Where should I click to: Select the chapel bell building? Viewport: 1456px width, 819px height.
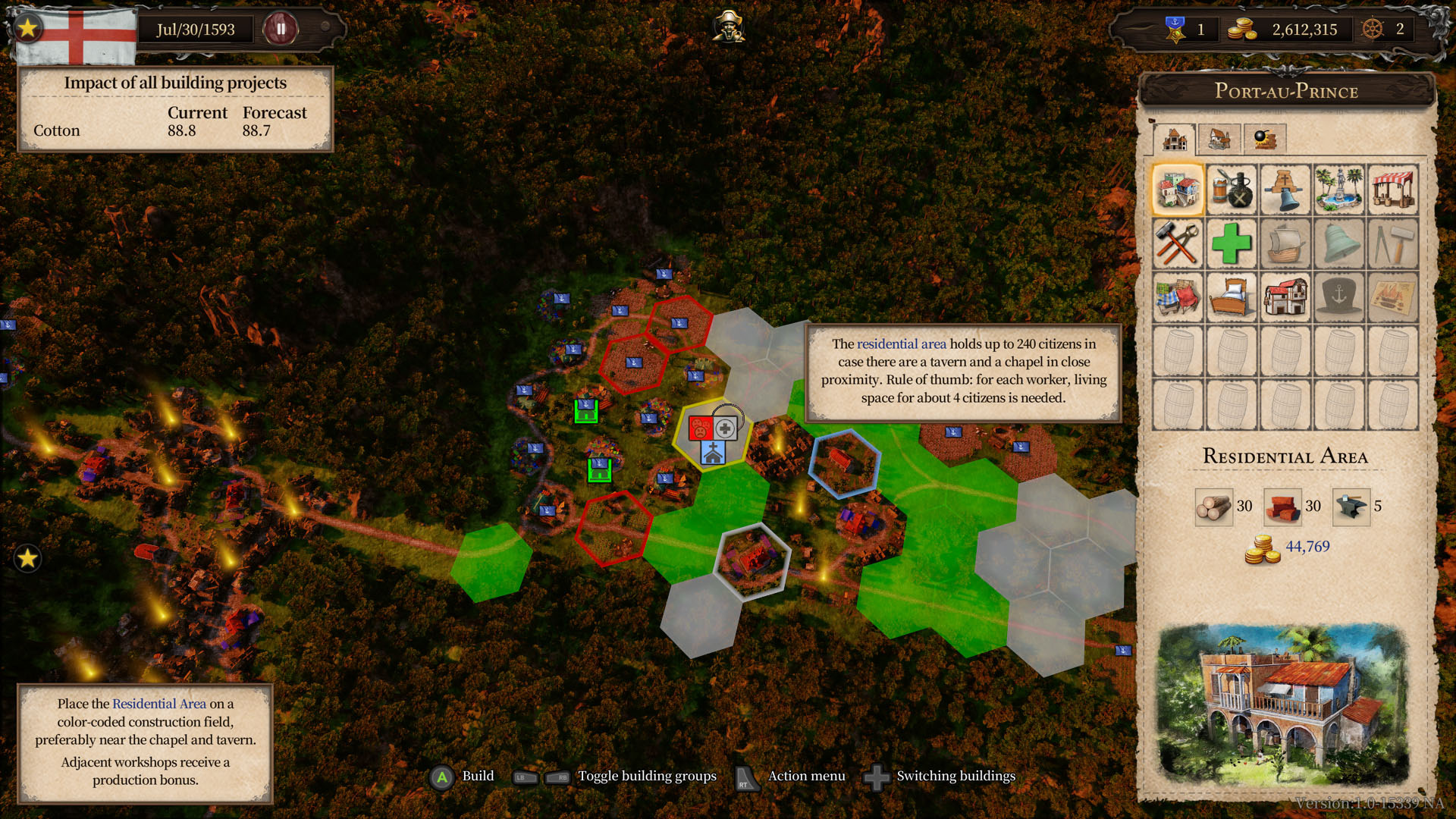pos(1285,190)
